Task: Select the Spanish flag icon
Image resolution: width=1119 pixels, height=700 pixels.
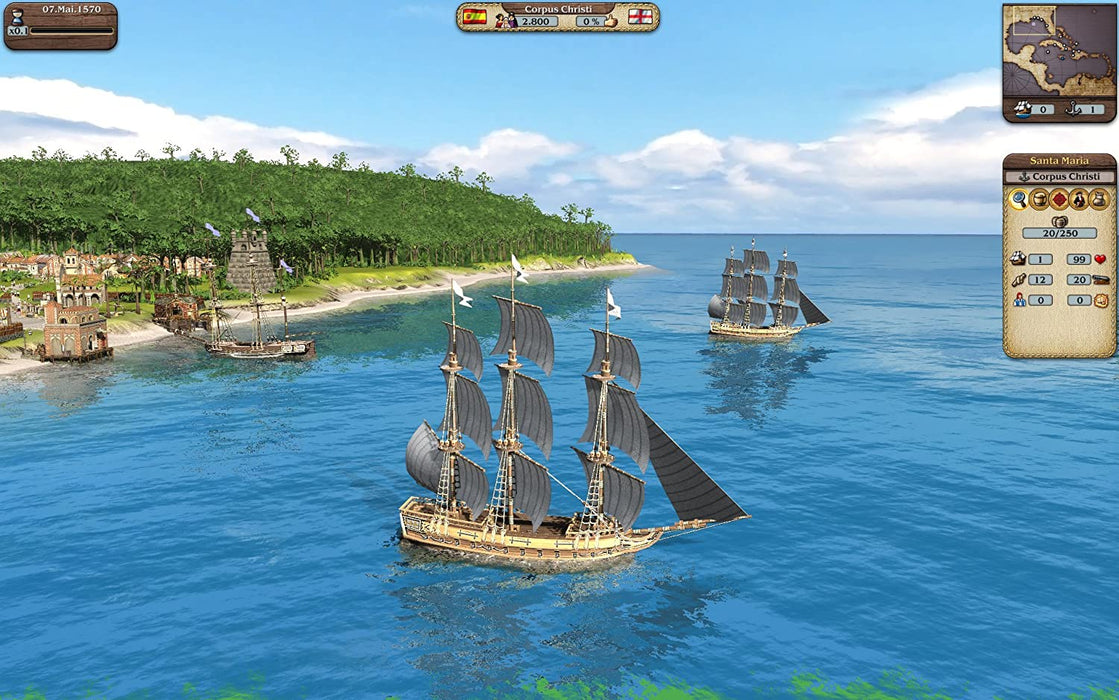Action: coord(474,18)
